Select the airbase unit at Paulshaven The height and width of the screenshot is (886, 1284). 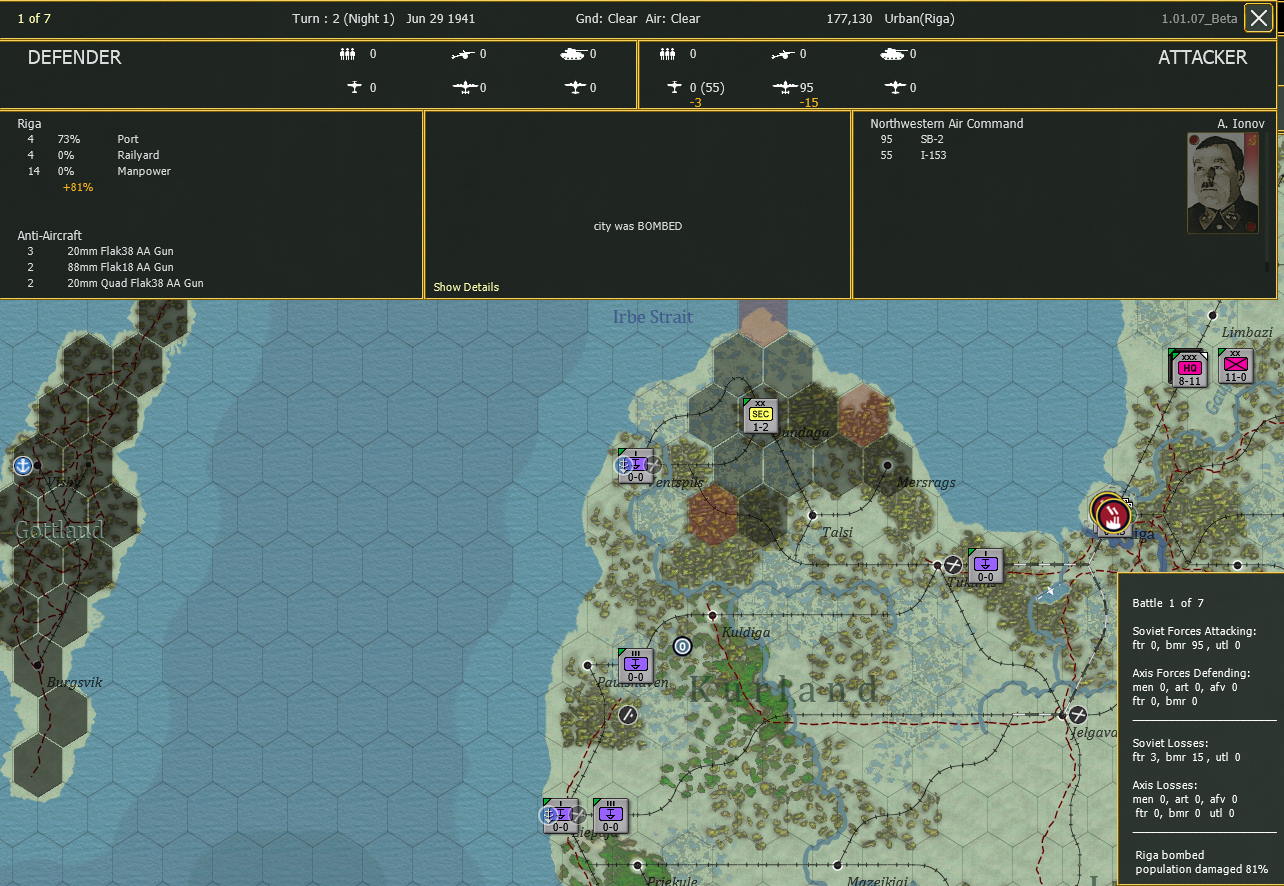click(634, 663)
